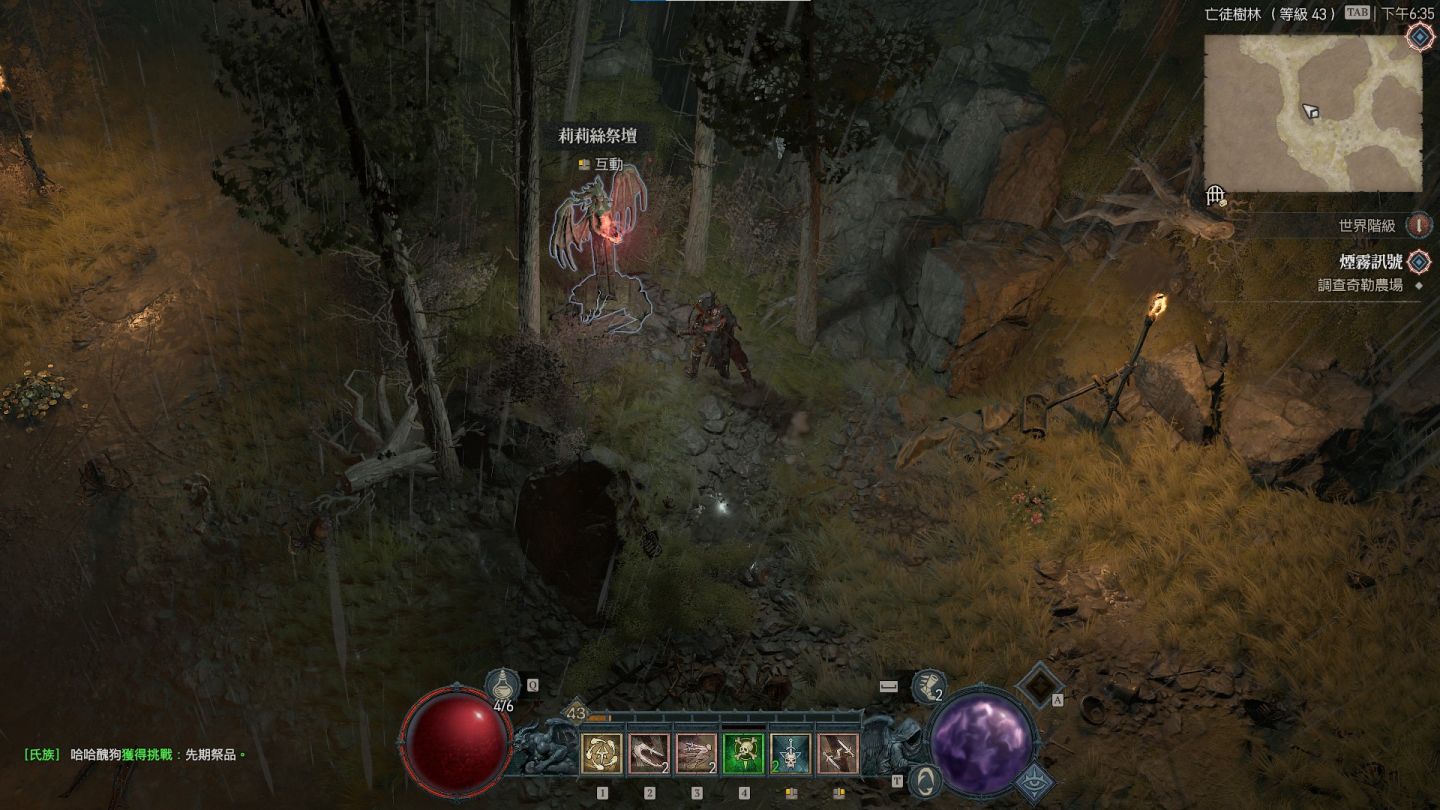Viewport: 1440px width, 810px height.
Task: Activate the green skull and crossbones skill
Action: (x=743, y=754)
